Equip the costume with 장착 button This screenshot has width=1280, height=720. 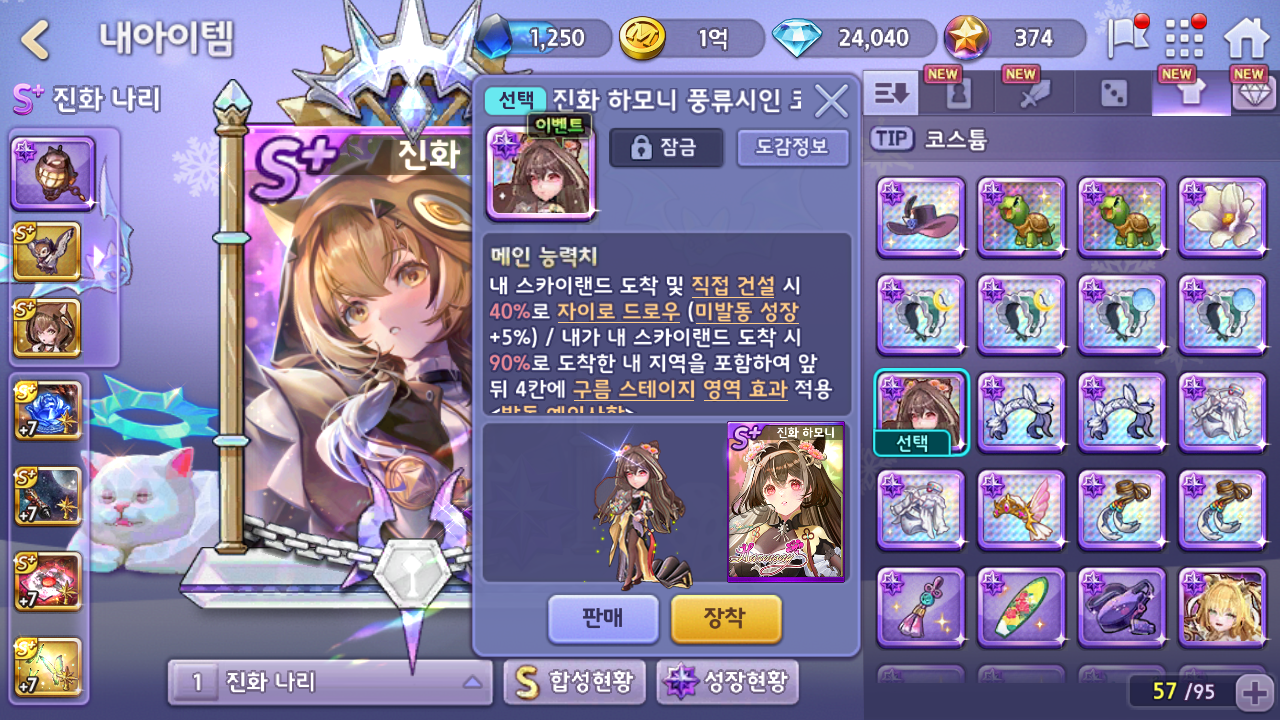[x=725, y=618]
